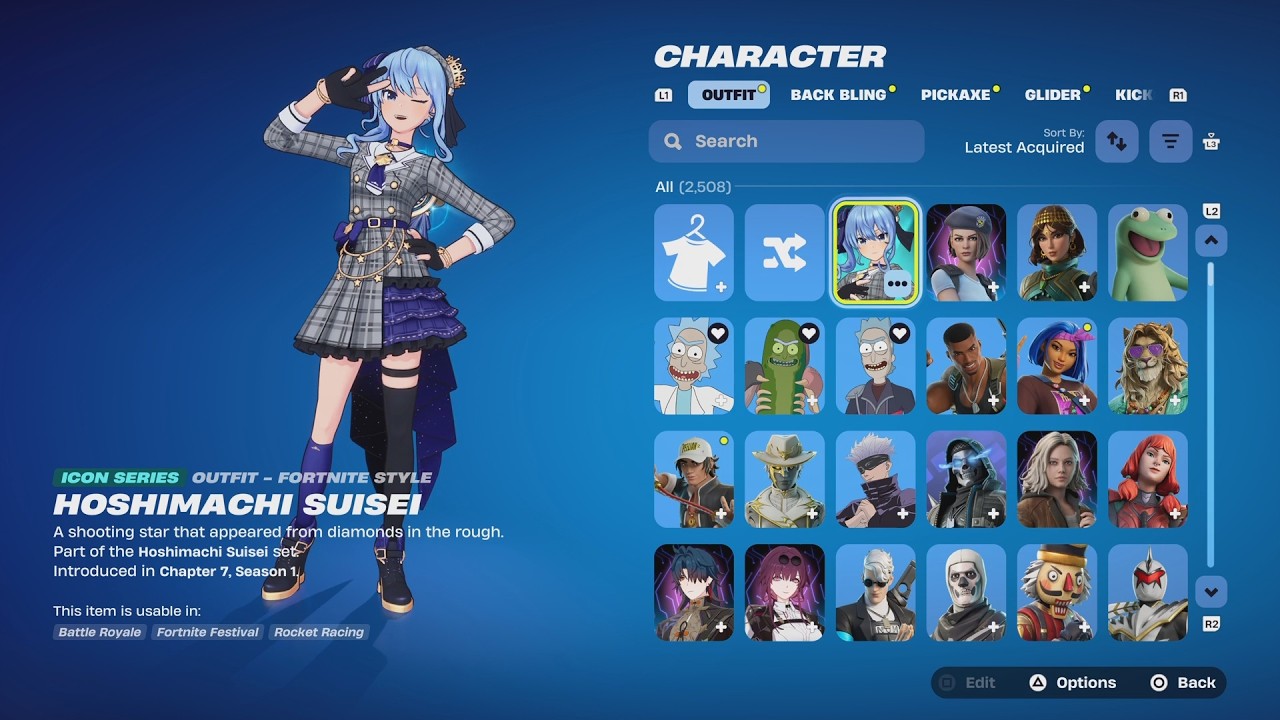
Task: Go Back from the Character screen
Action: (x=1184, y=683)
